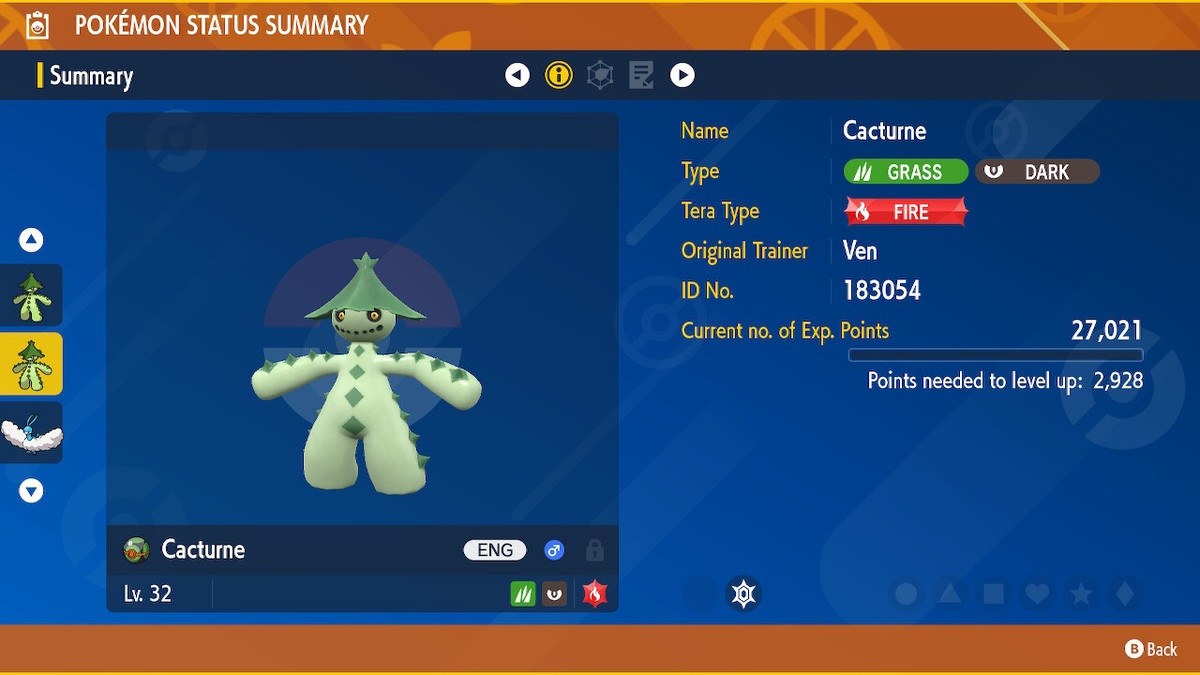The width and height of the screenshot is (1200, 675).
Task: Click the left arrow beside the summary tabs
Action: pos(517,75)
